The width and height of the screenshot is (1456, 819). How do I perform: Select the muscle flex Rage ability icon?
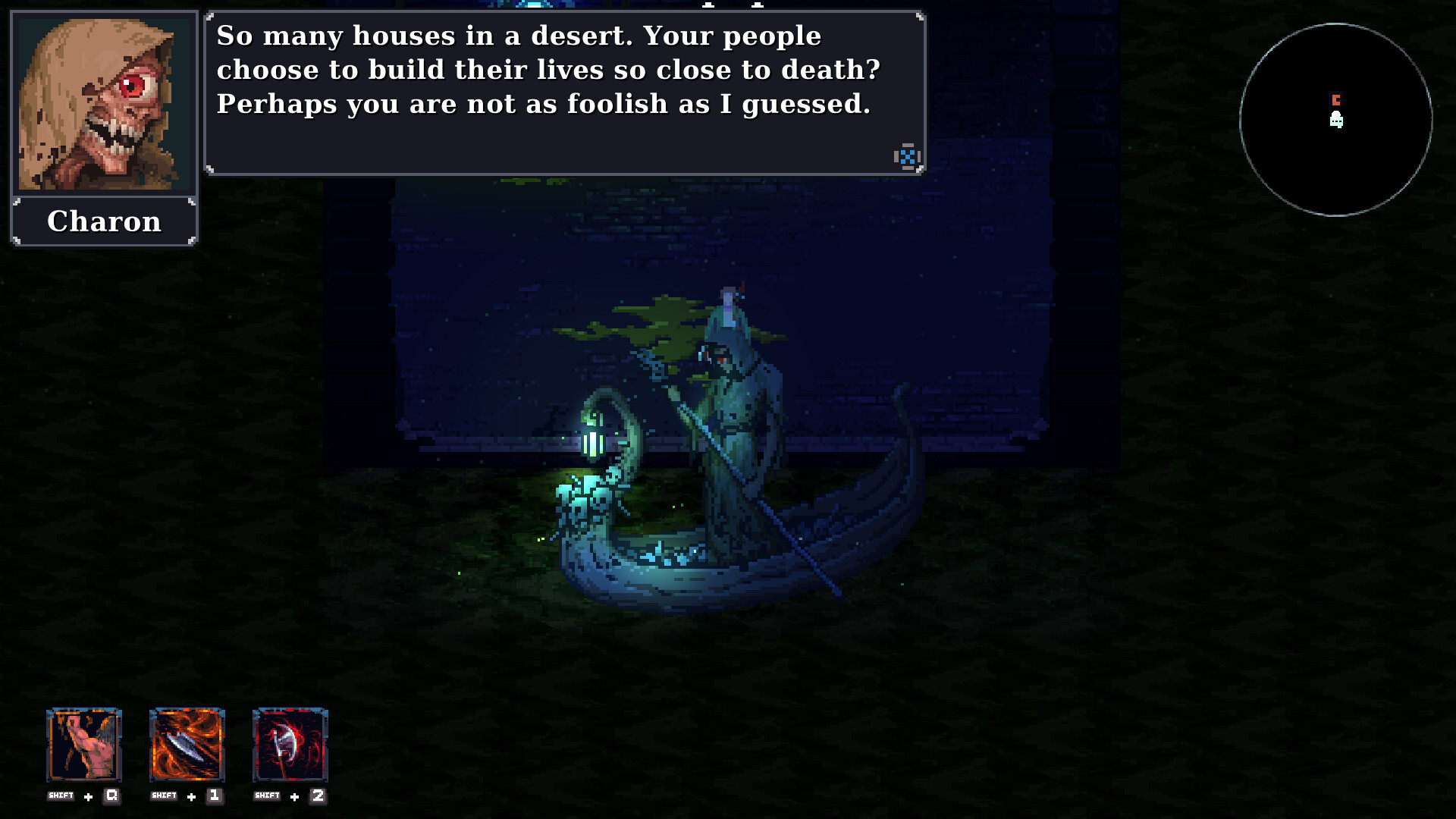pos(83,747)
